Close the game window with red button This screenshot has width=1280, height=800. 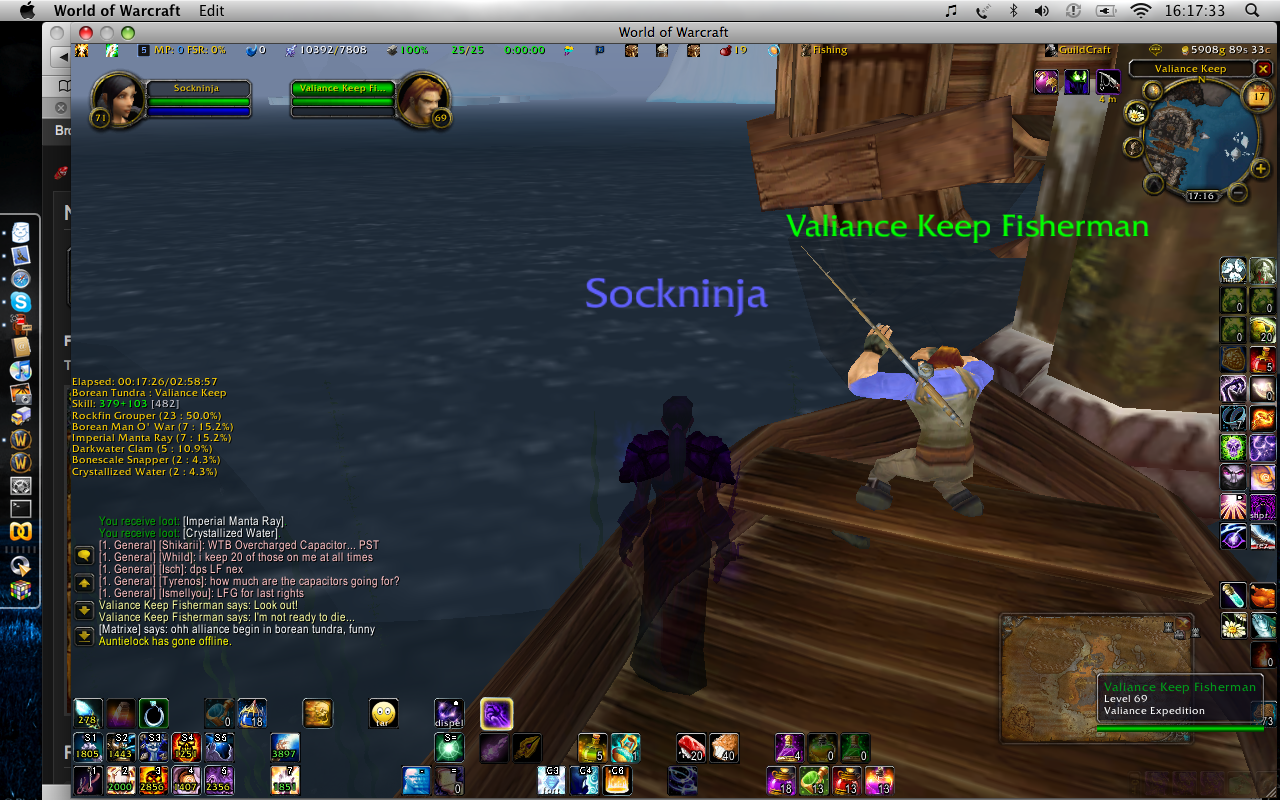(x=86, y=33)
